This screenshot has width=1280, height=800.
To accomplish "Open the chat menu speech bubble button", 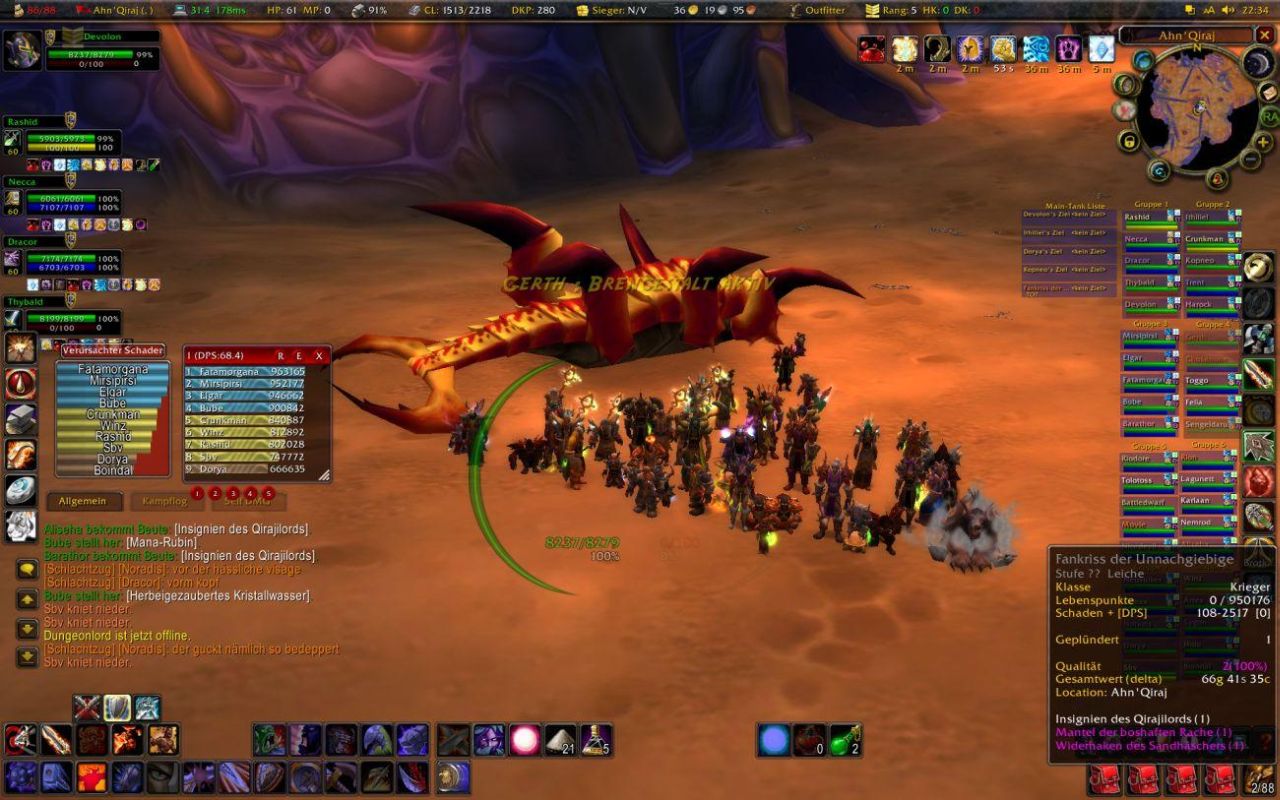I will [27, 568].
